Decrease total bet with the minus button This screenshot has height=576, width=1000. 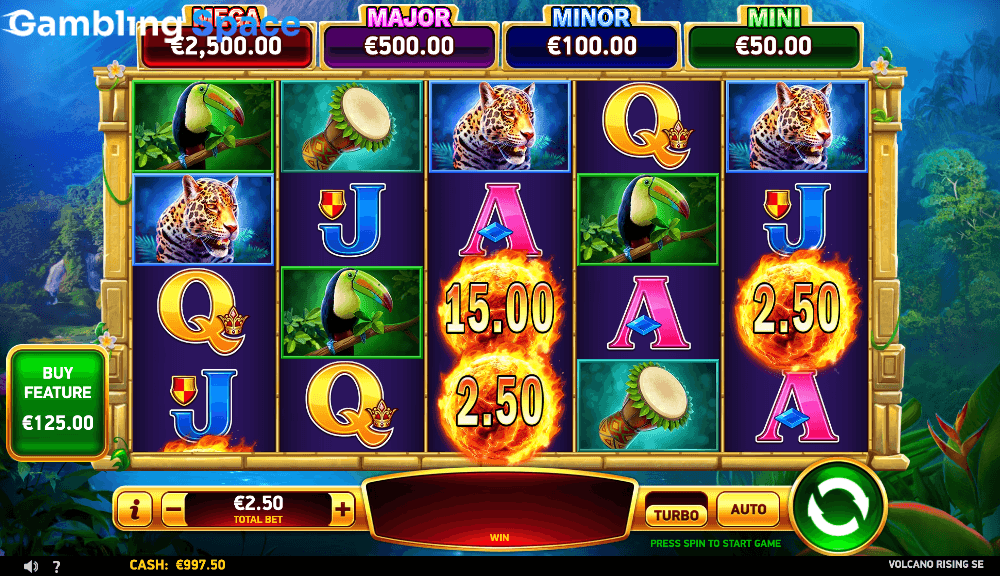pos(173,509)
